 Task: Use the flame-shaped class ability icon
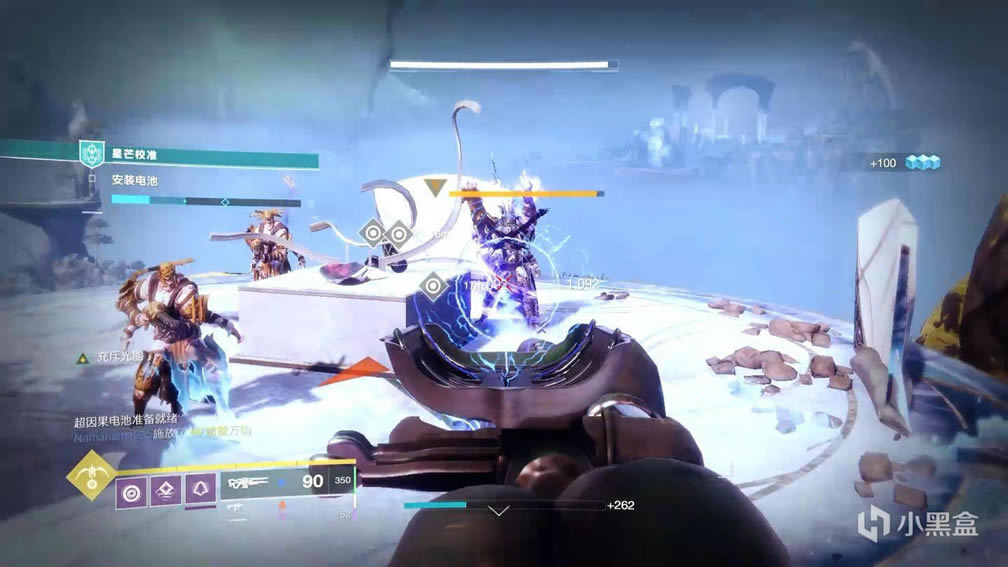coord(200,490)
